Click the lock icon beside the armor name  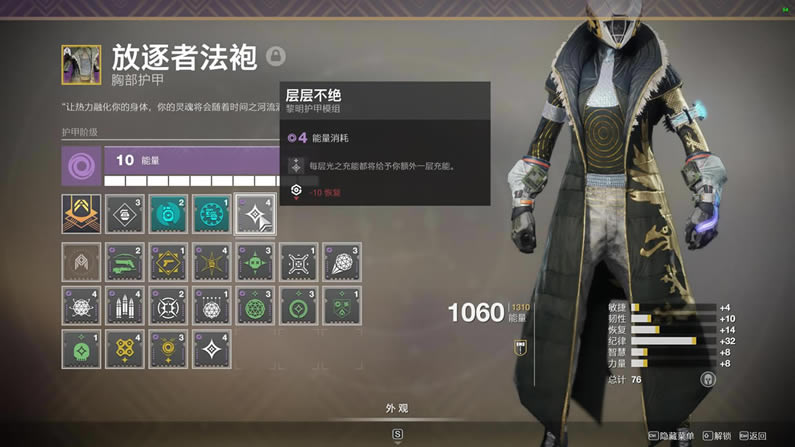[276, 56]
